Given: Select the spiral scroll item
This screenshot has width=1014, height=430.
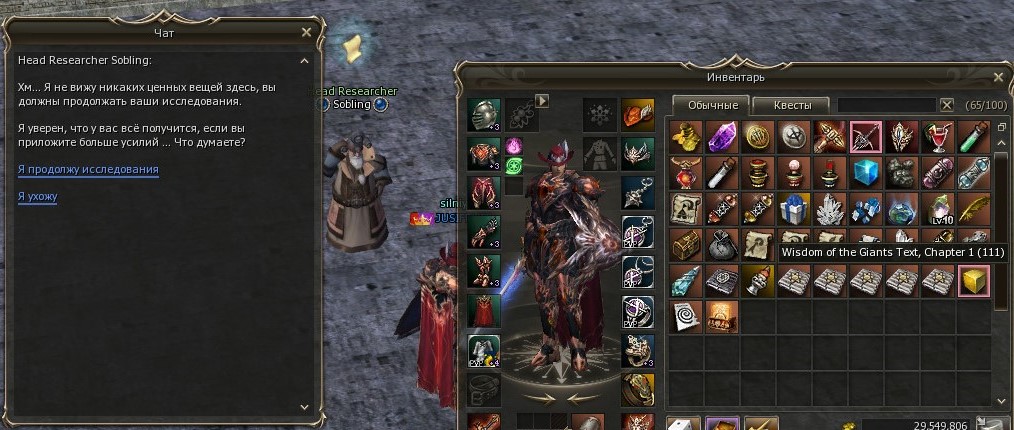Looking at the screenshot, I should click(684, 317).
